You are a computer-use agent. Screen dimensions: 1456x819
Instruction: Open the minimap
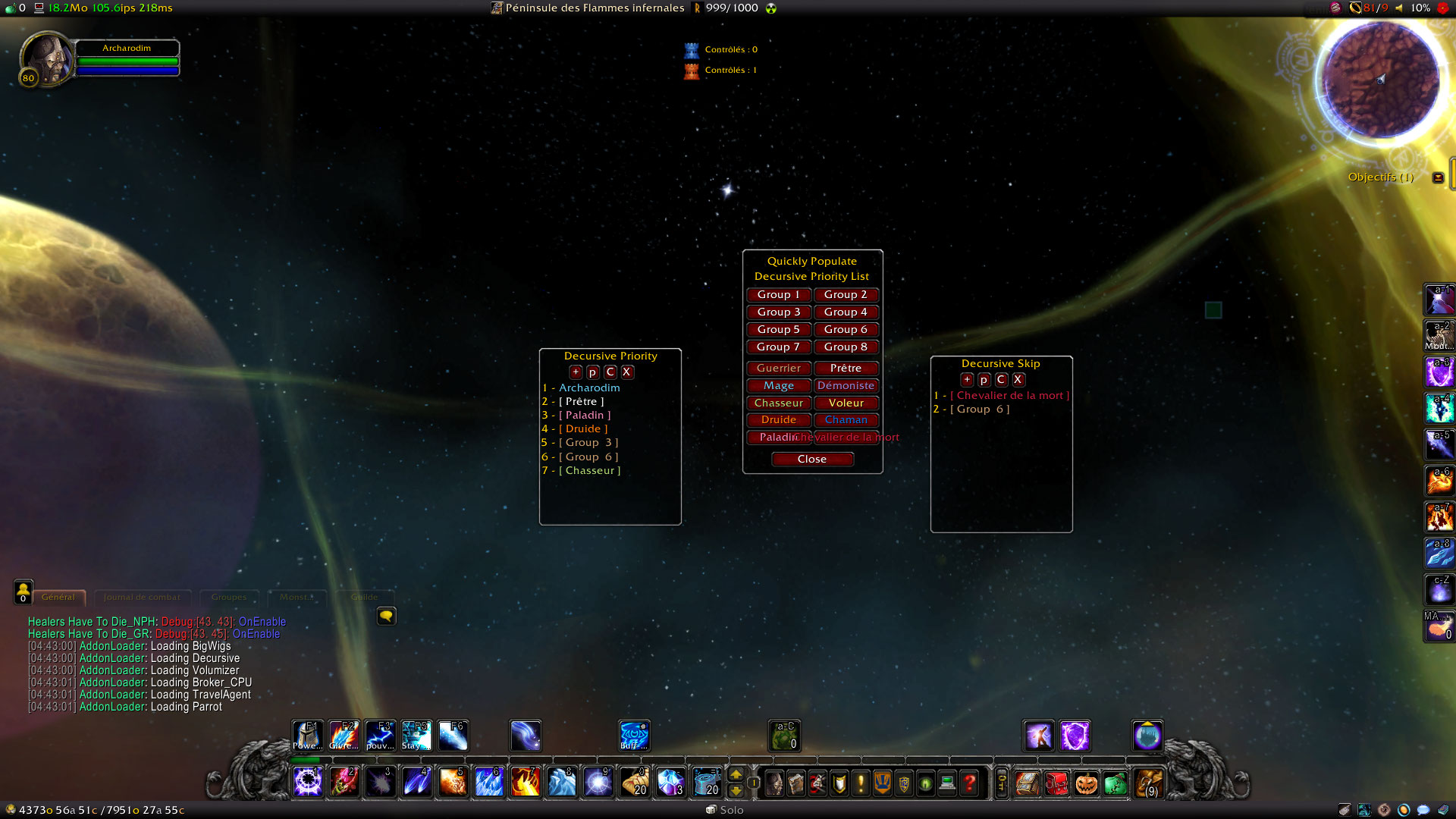click(x=1380, y=80)
